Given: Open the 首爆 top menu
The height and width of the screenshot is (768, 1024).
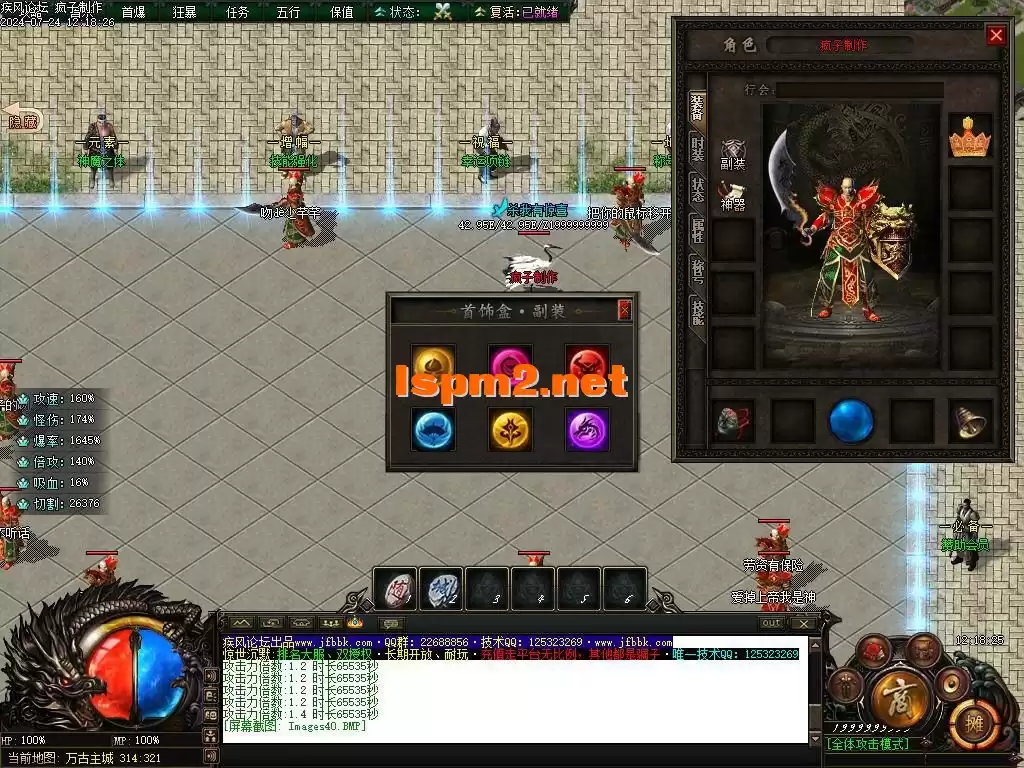Looking at the screenshot, I should [133, 12].
